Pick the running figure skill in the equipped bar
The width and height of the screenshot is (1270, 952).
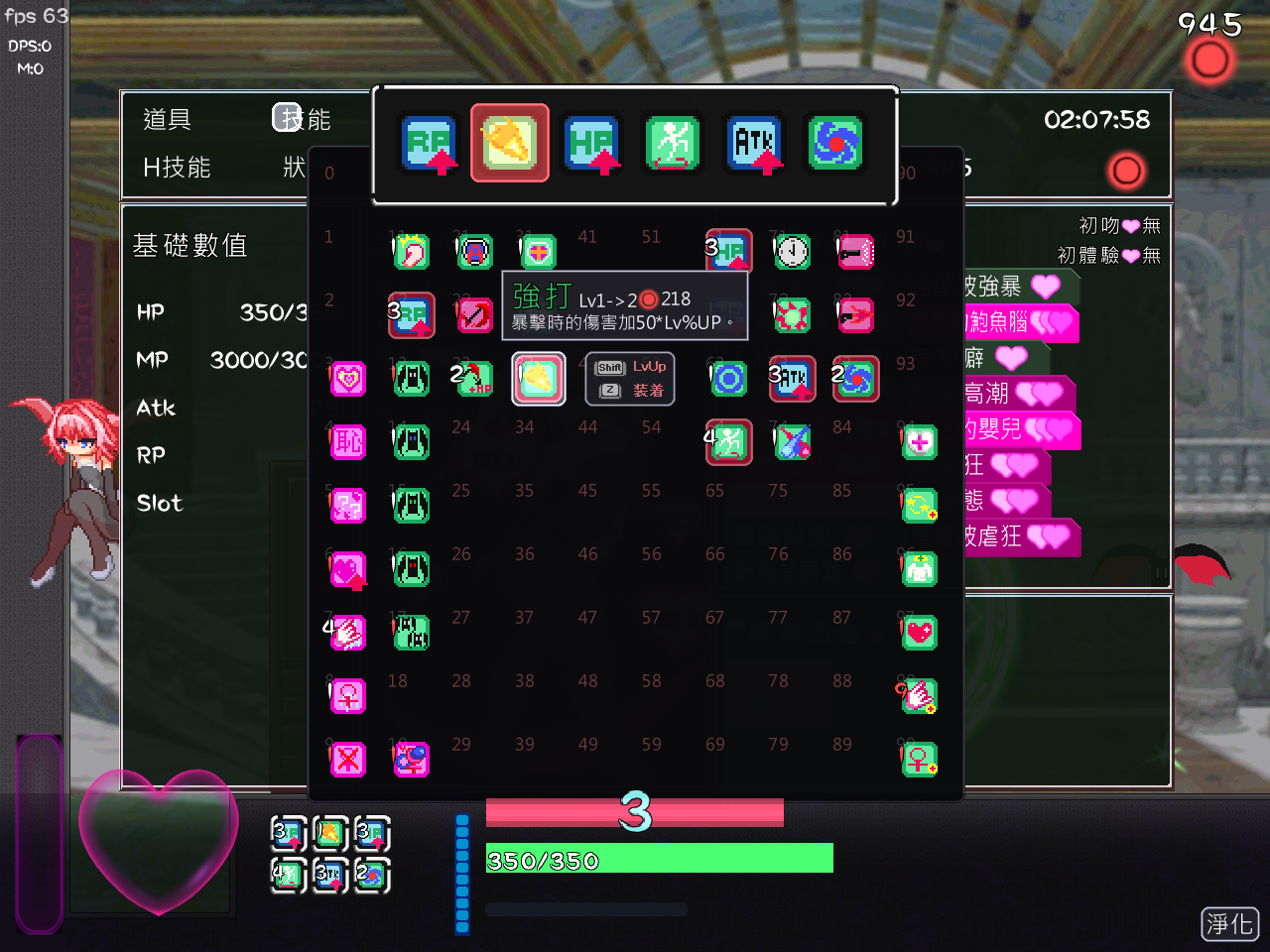[x=673, y=144]
